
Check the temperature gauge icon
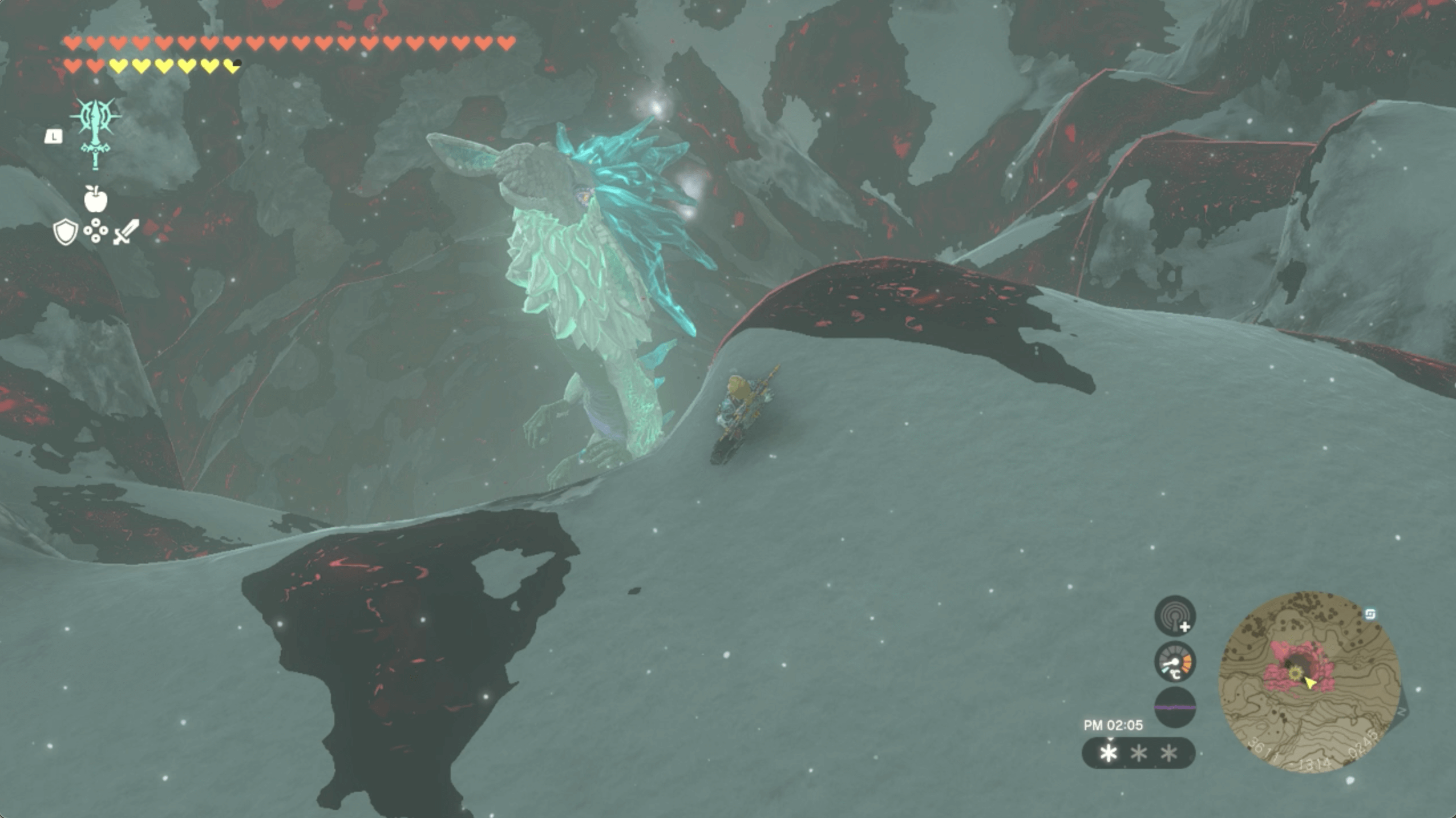[x=1175, y=662]
